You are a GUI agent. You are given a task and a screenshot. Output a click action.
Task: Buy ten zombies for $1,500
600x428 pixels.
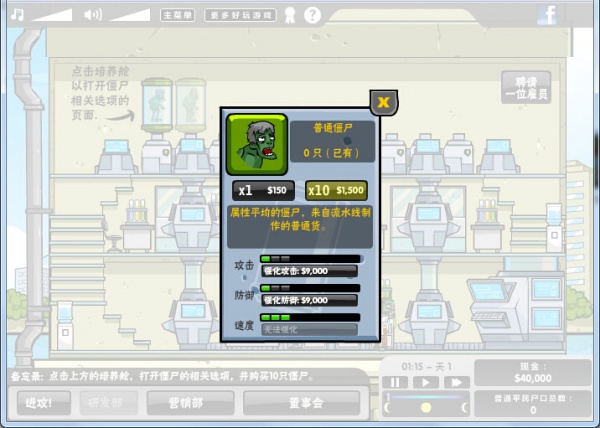click(x=337, y=190)
